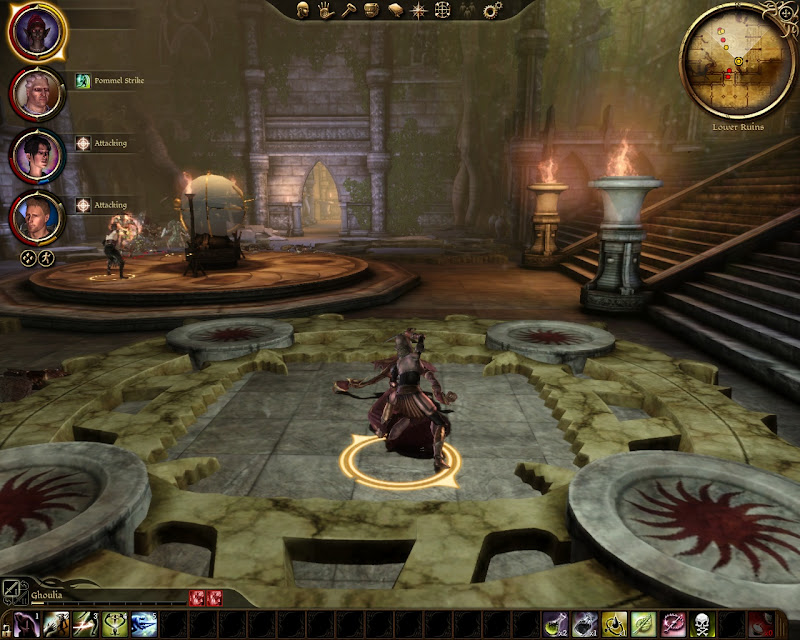Open the inventory chest icon
The height and width of the screenshot is (640, 800).
pyautogui.click(x=372, y=10)
